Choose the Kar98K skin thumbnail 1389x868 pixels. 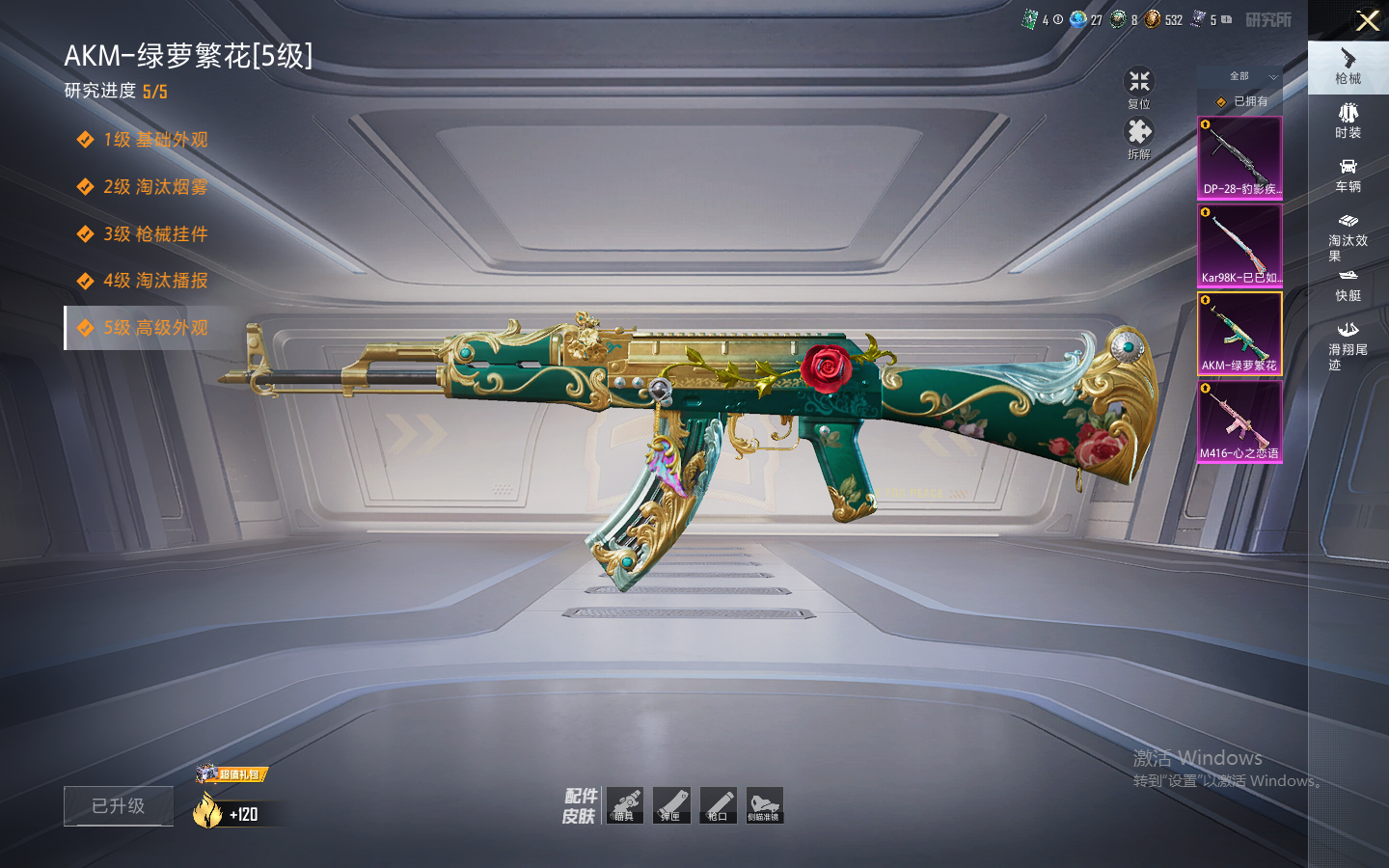(1239, 245)
